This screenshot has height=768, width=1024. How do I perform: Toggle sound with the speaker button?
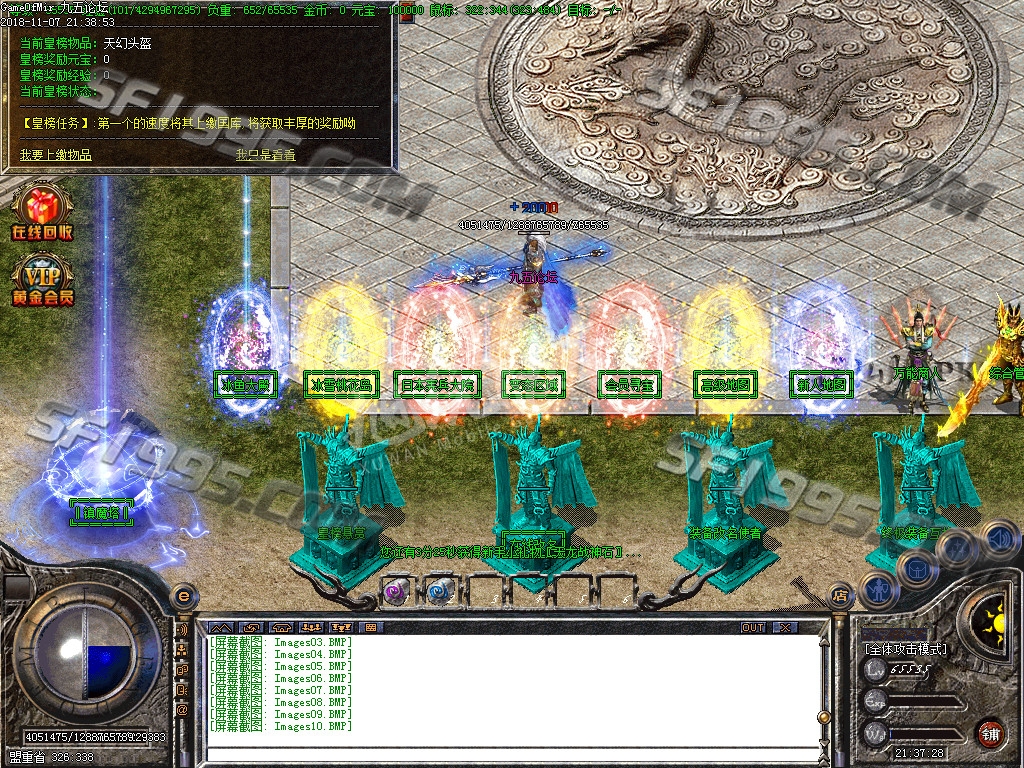click(995, 539)
